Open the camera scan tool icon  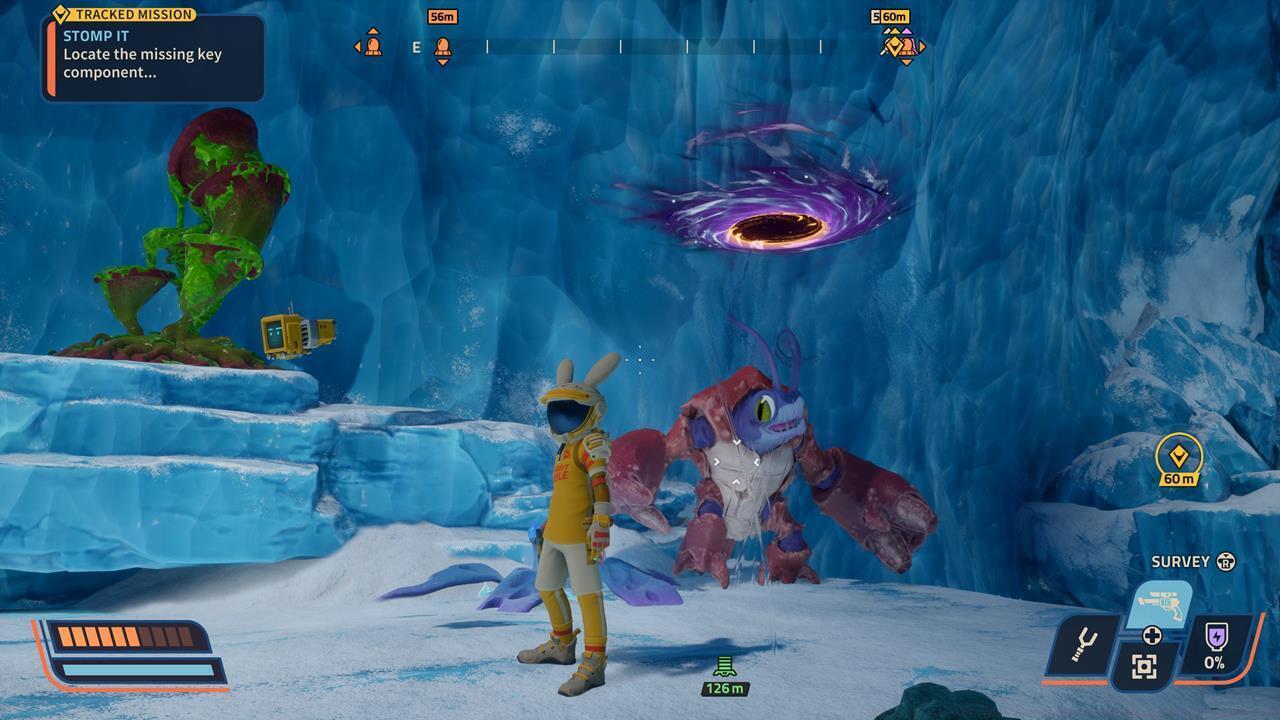point(1144,664)
